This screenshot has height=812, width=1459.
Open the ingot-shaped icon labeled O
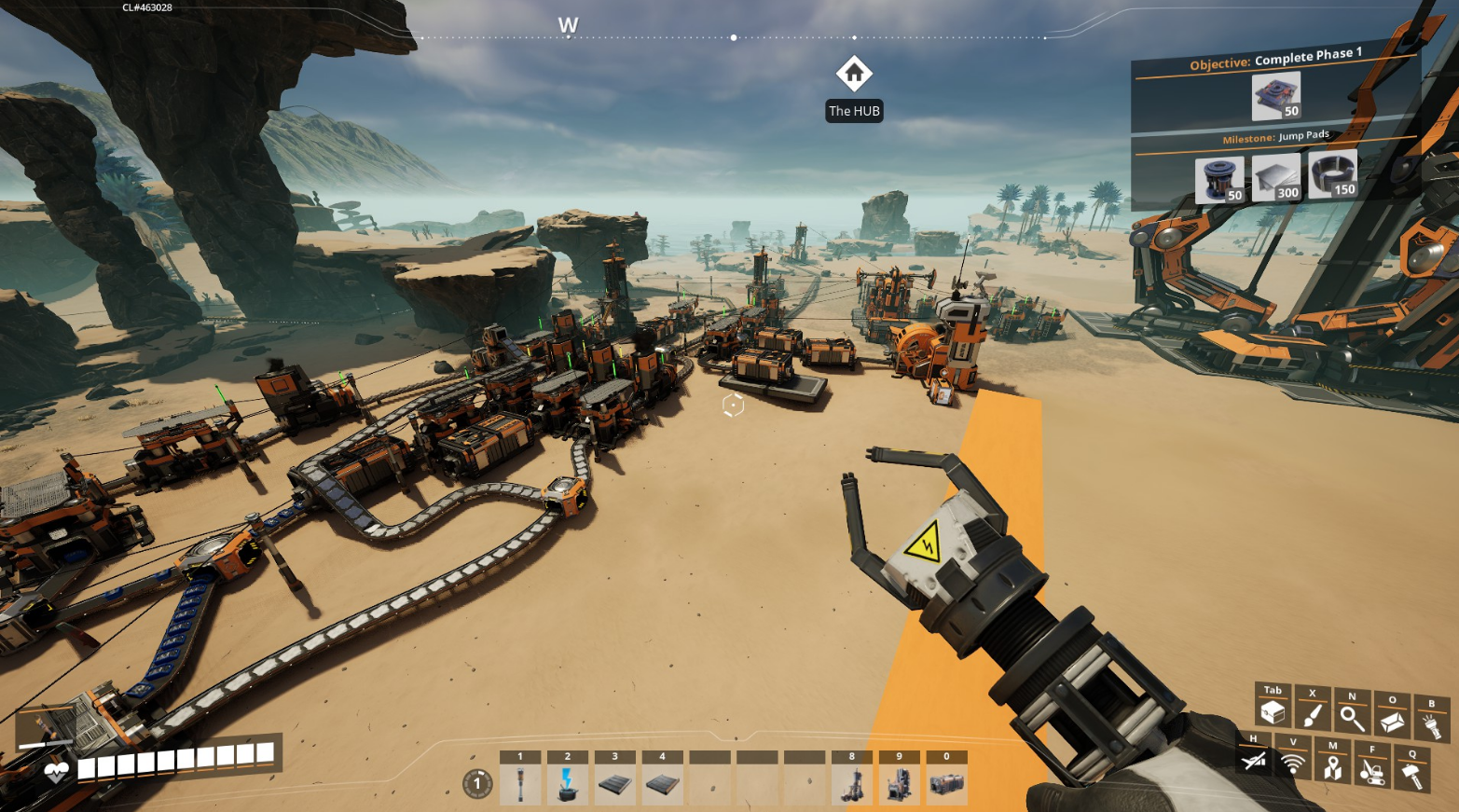click(x=1392, y=722)
